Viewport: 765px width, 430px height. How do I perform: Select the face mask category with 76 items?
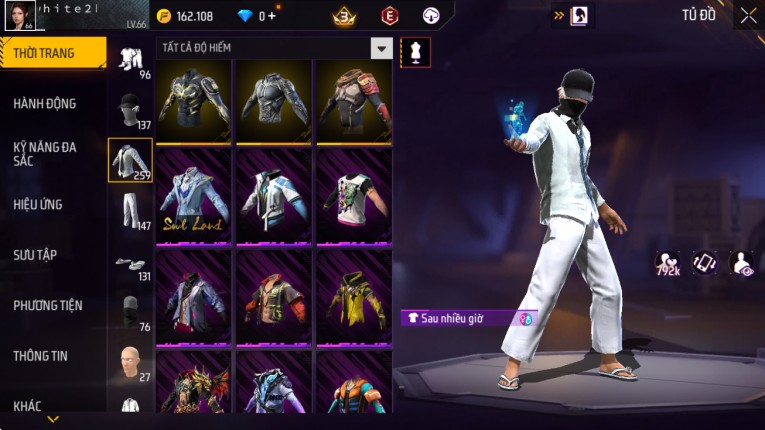click(x=129, y=311)
